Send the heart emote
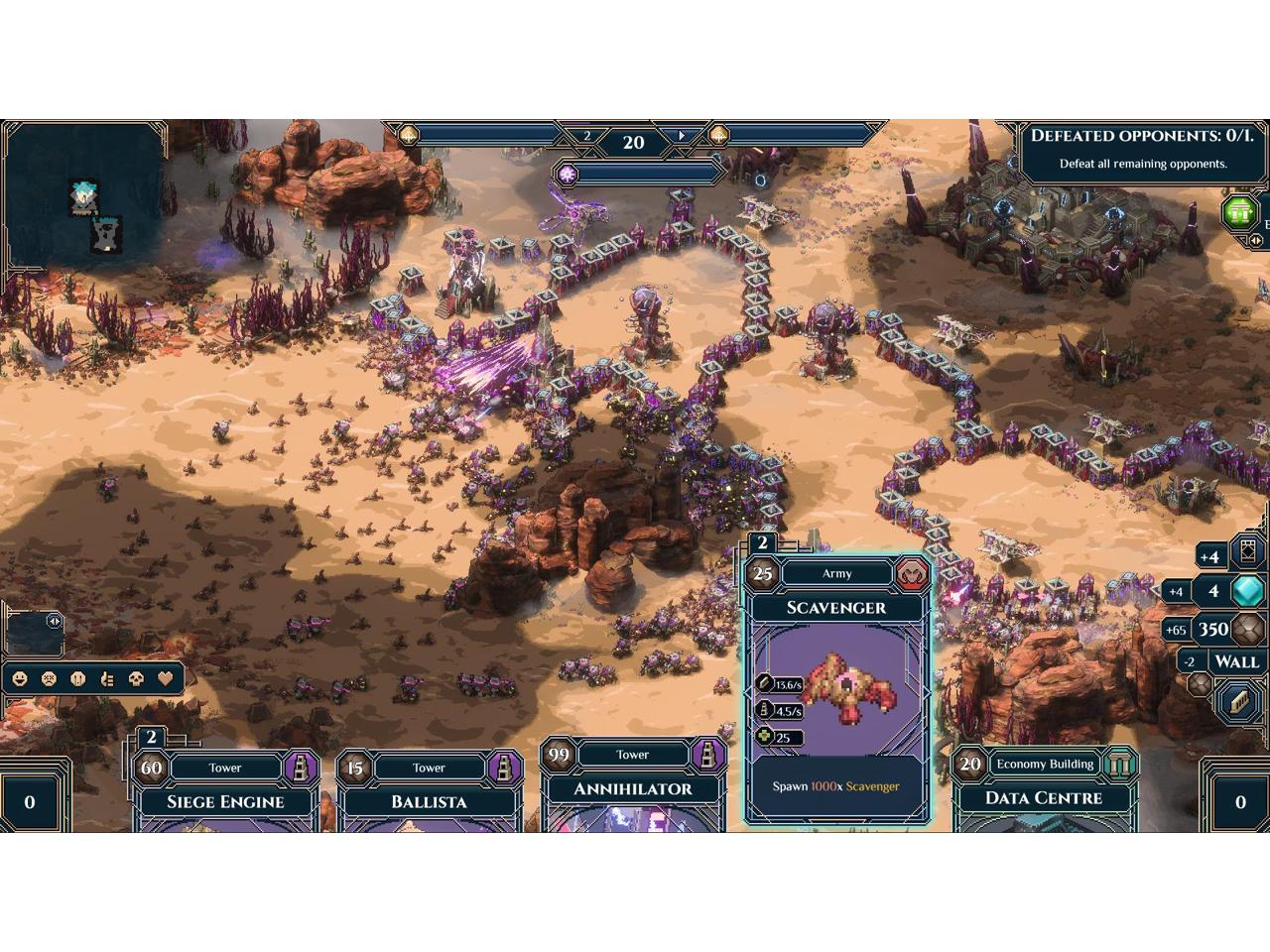Screen dimensions: 1270x952 point(167,679)
